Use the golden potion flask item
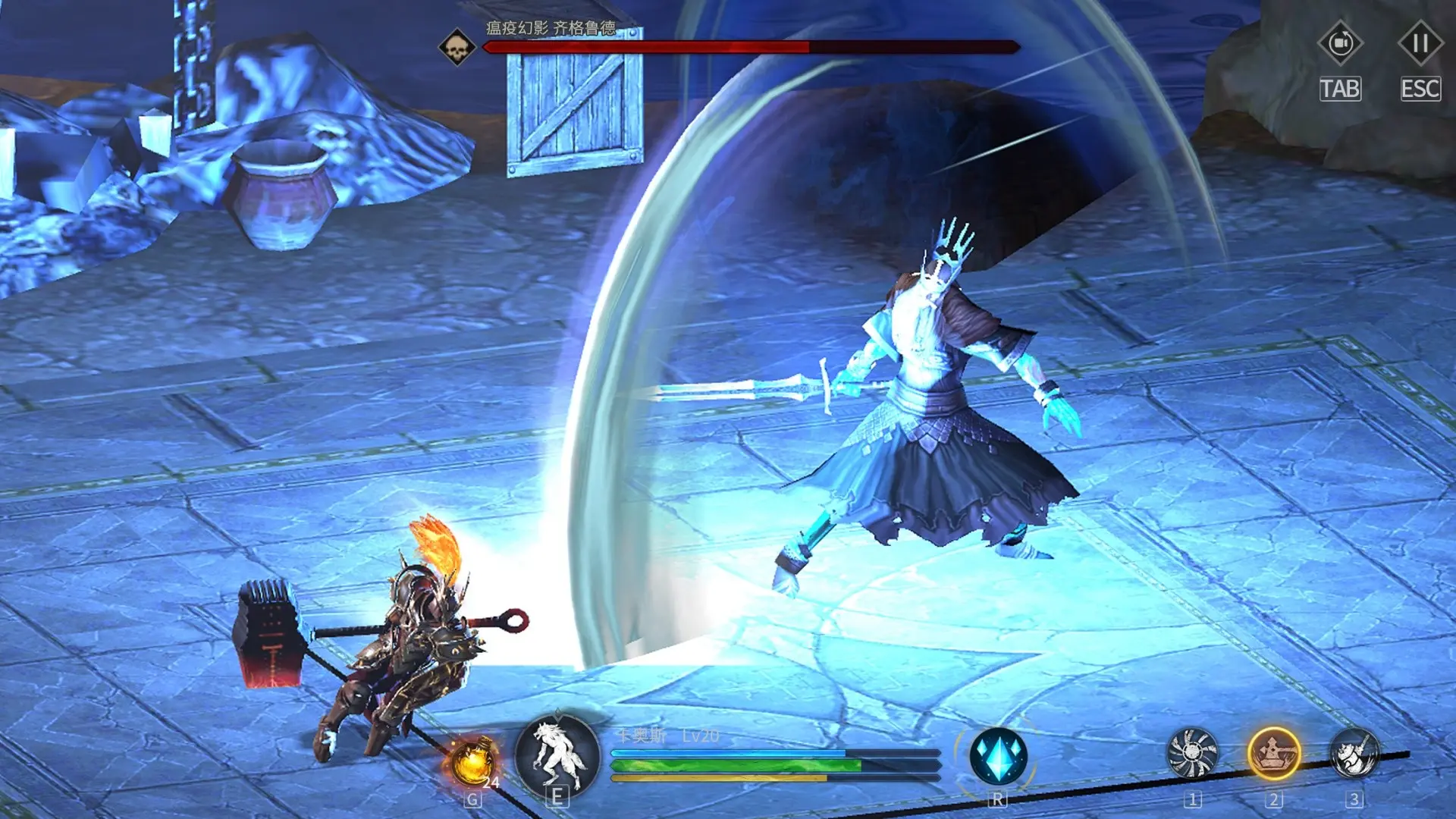Image resolution: width=1456 pixels, height=819 pixels. [472, 761]
